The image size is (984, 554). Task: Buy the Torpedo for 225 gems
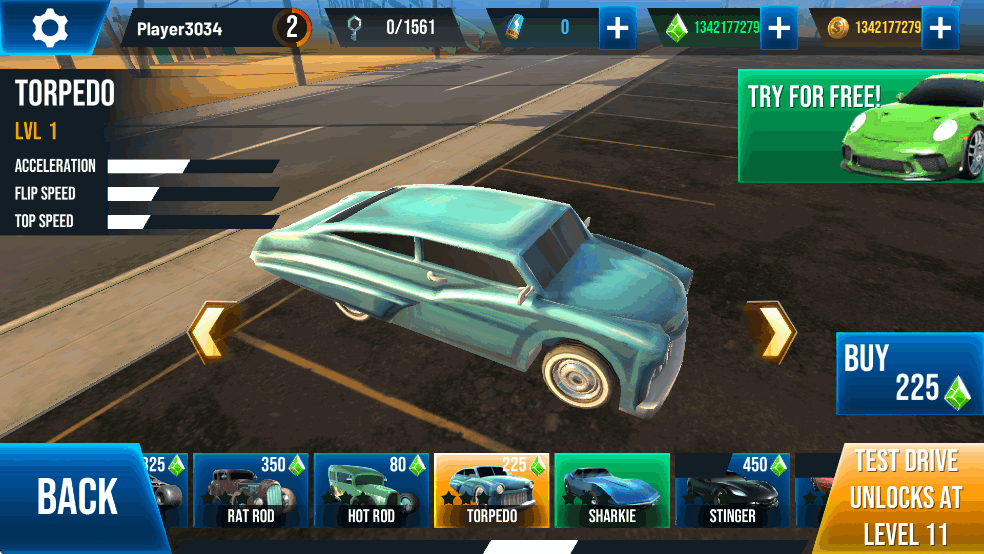pos(908,374)
